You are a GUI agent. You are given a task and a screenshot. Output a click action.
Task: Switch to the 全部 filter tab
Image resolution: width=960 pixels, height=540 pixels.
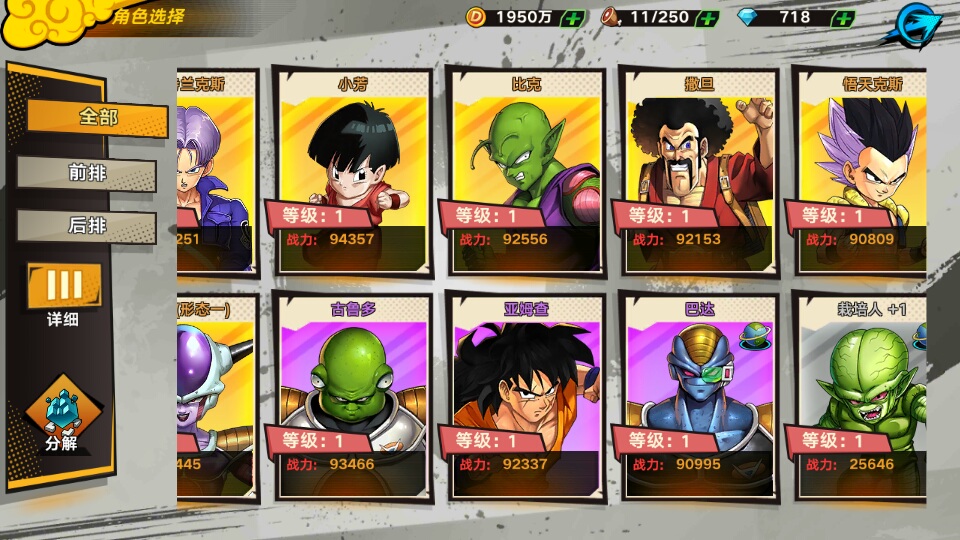click(97, 118)
